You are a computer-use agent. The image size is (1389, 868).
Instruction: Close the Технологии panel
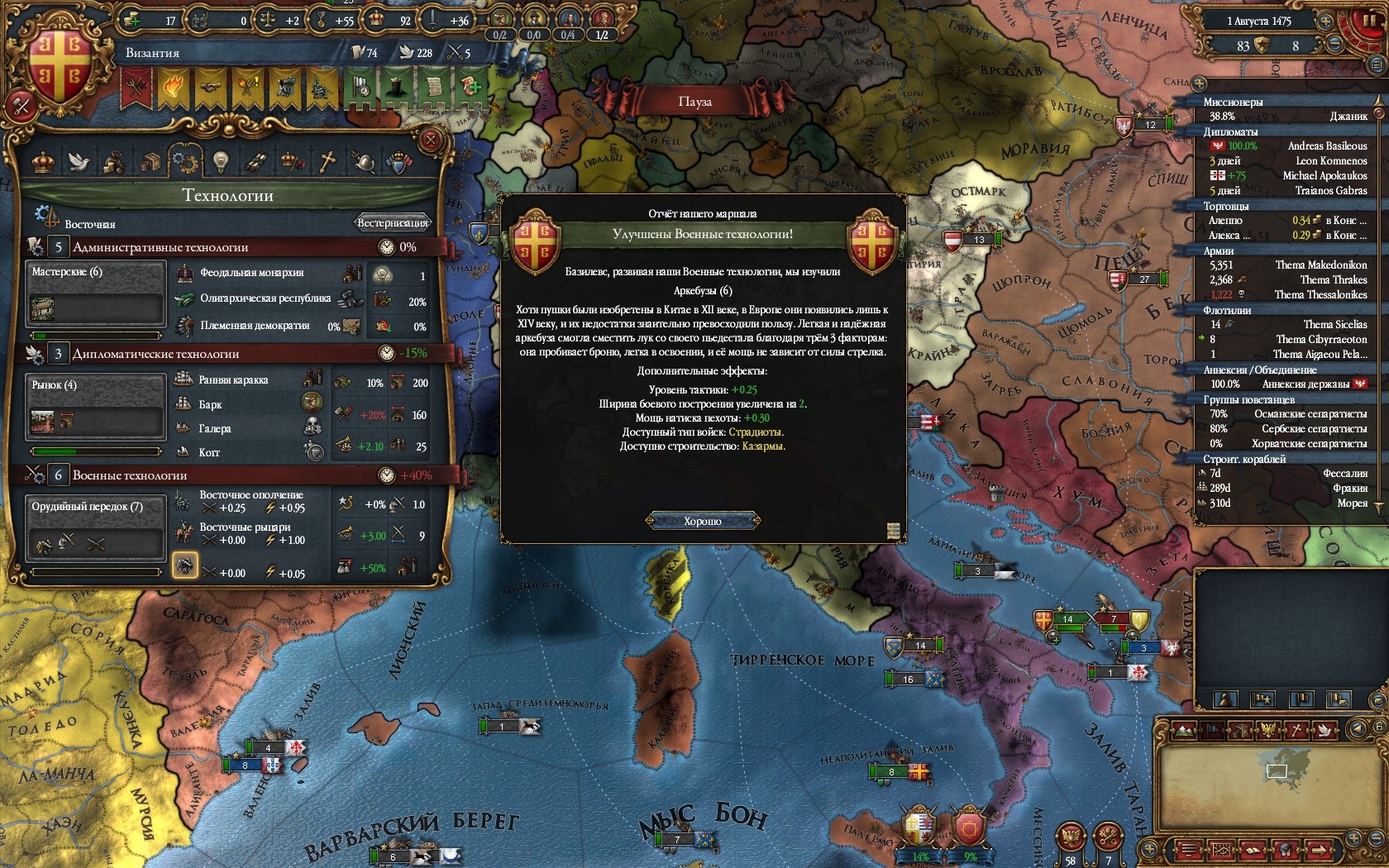431,140
